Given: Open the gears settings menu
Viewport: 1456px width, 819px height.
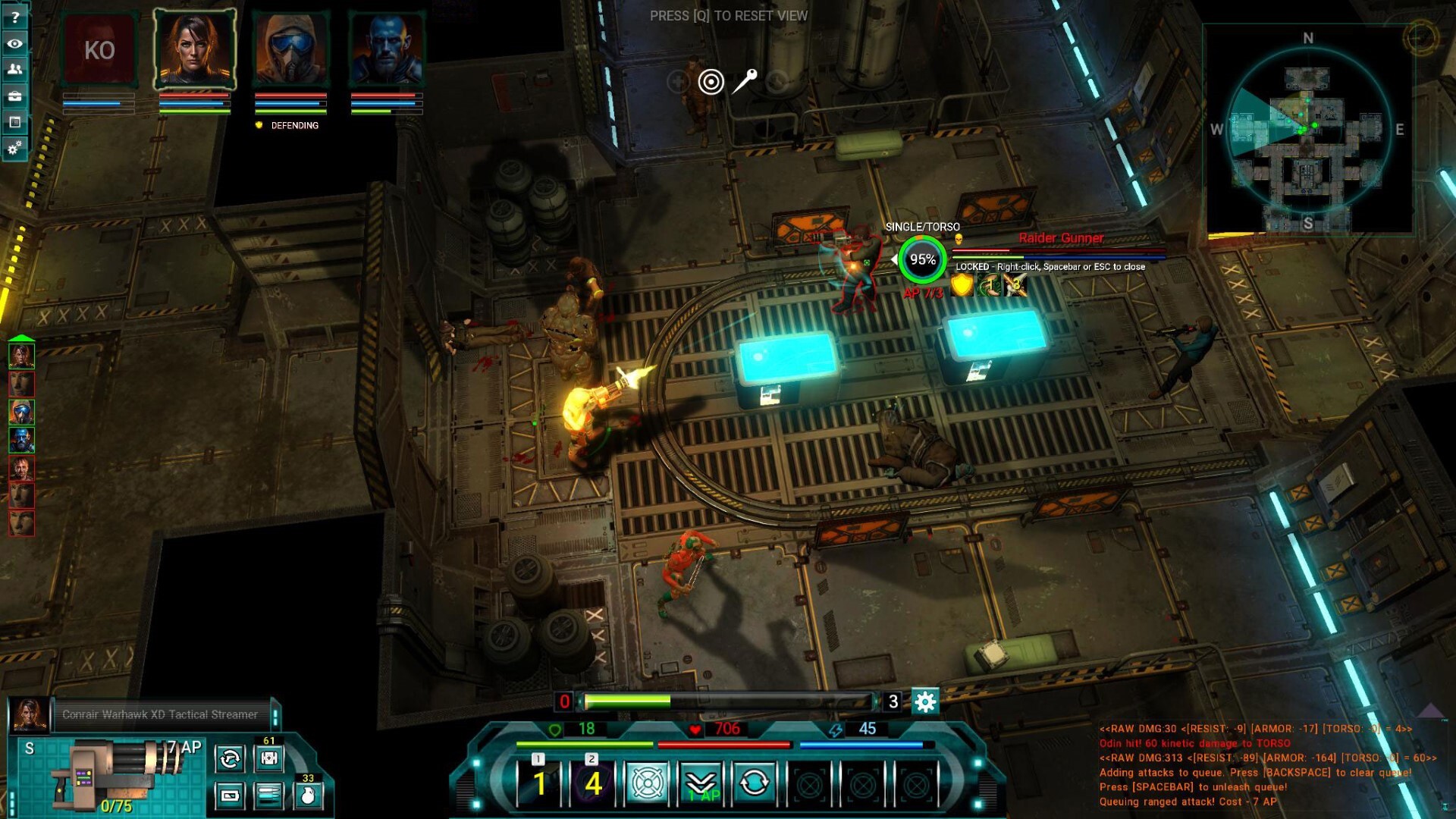Looking at the screenshot, I should coord(15,148).
